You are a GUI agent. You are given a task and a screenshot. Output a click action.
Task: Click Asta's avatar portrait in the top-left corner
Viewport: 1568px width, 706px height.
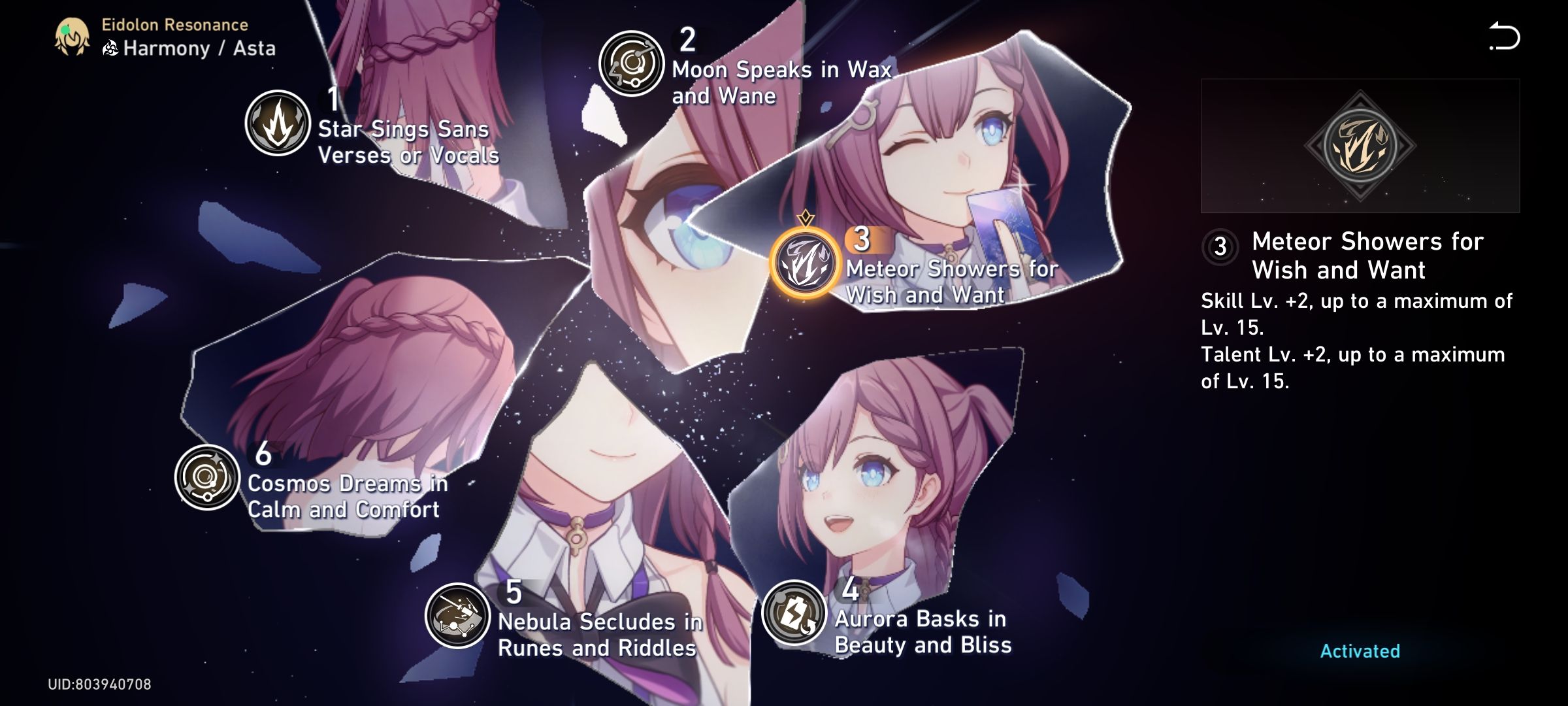tap(72, 38)
